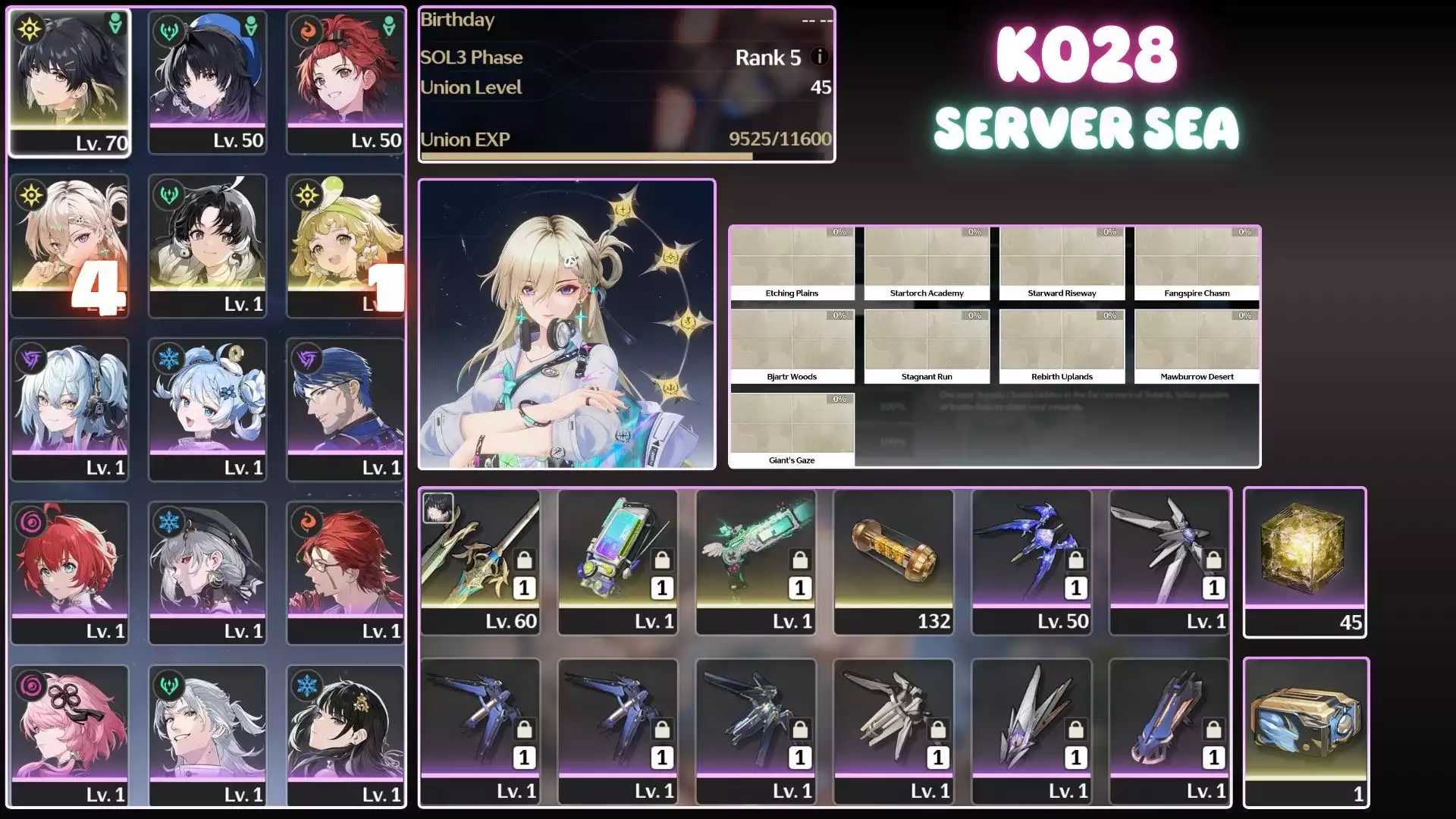Open the Startorch Academy region
Viewport: 1456px width, 819px height.
pos(927,262)
